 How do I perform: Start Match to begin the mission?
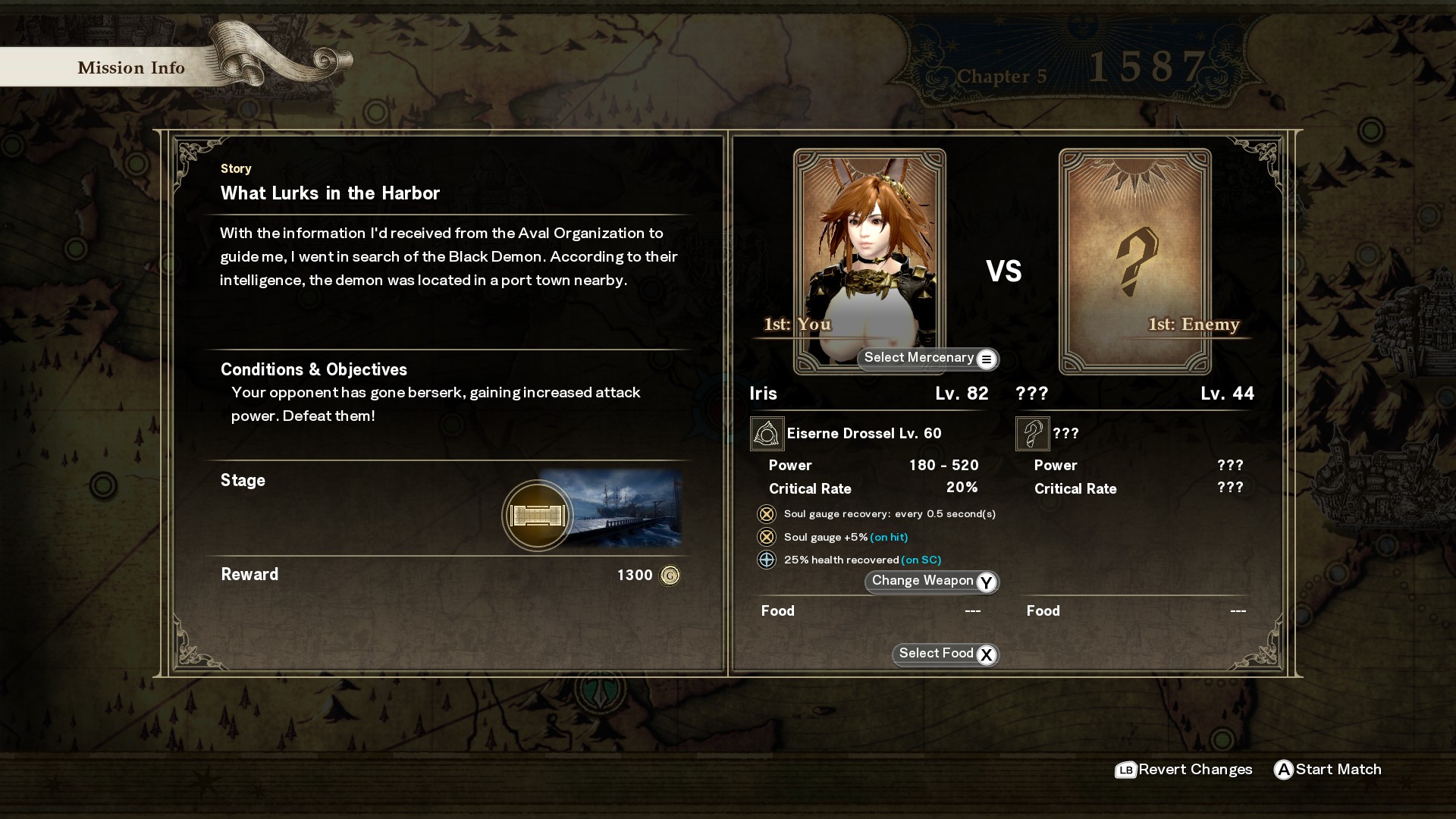coord(1327,770)
